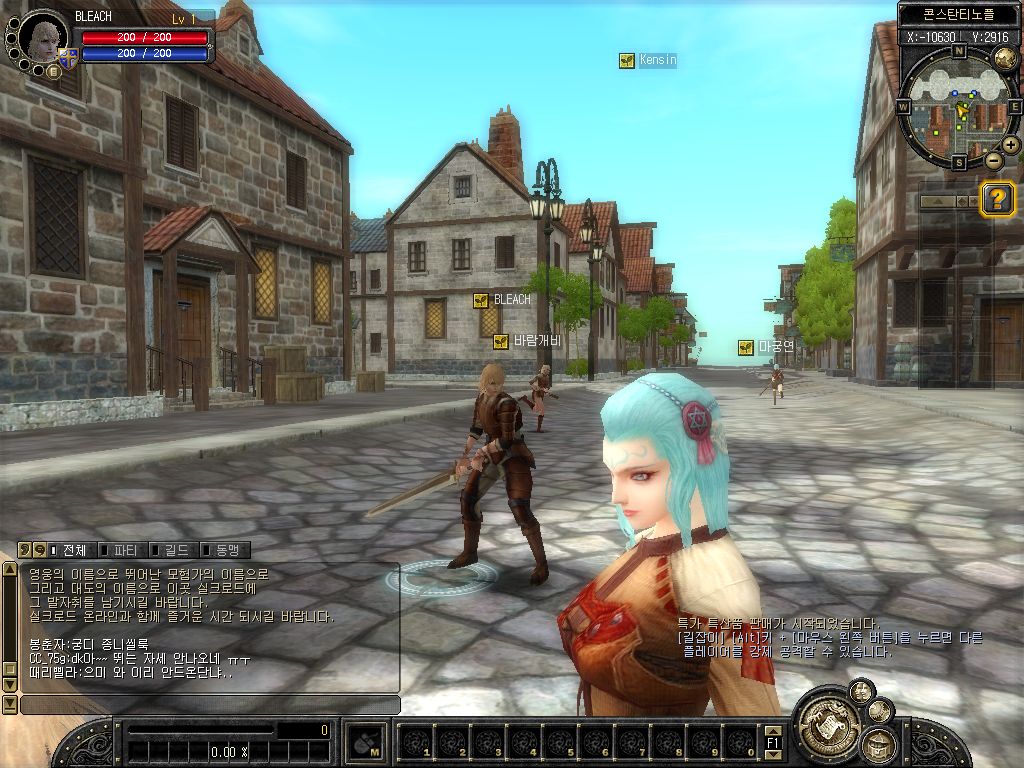Zoom in the minimap with plus button

(1011, 145)
